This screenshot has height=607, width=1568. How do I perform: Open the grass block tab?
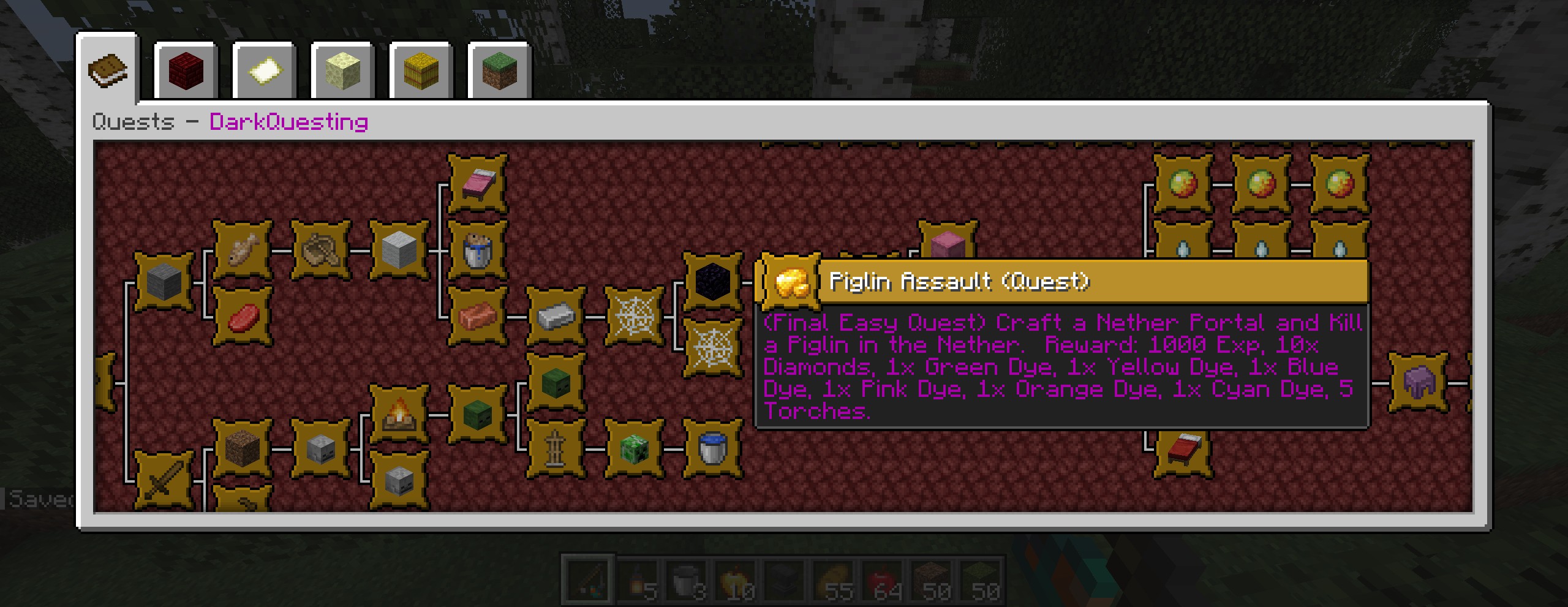point(499,71)
